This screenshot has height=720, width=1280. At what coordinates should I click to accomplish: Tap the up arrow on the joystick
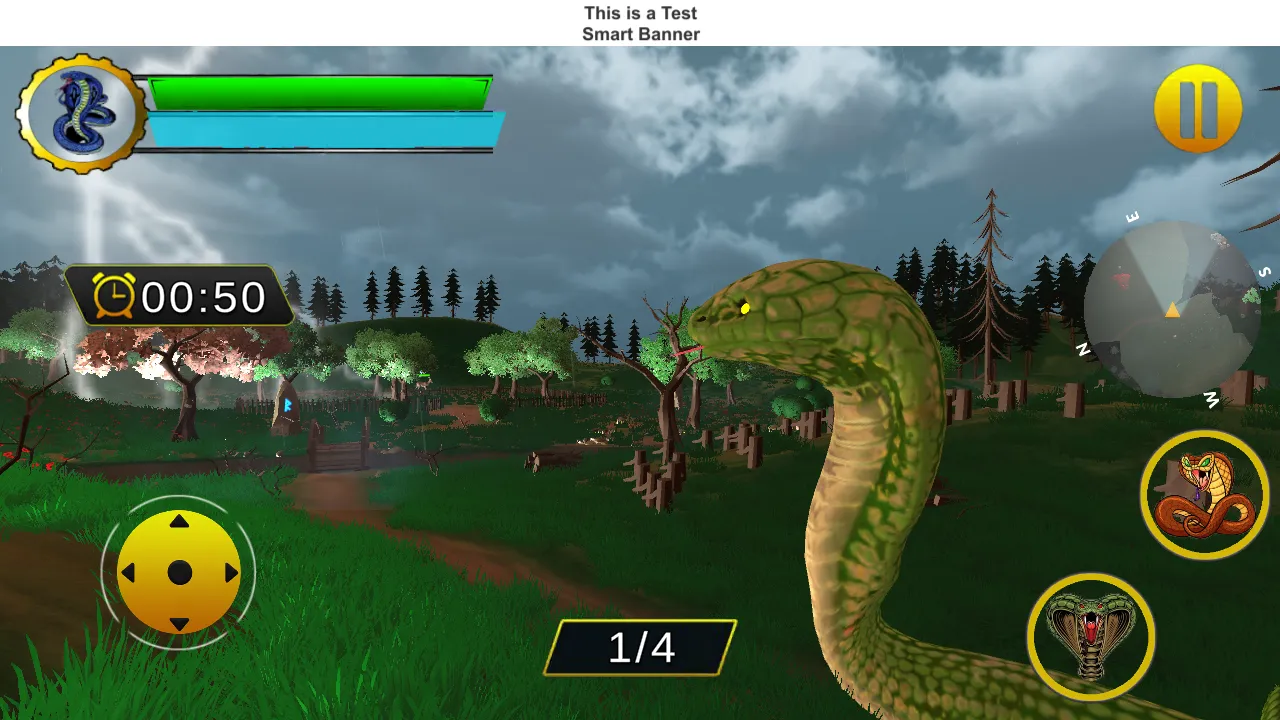pos(179,521)
